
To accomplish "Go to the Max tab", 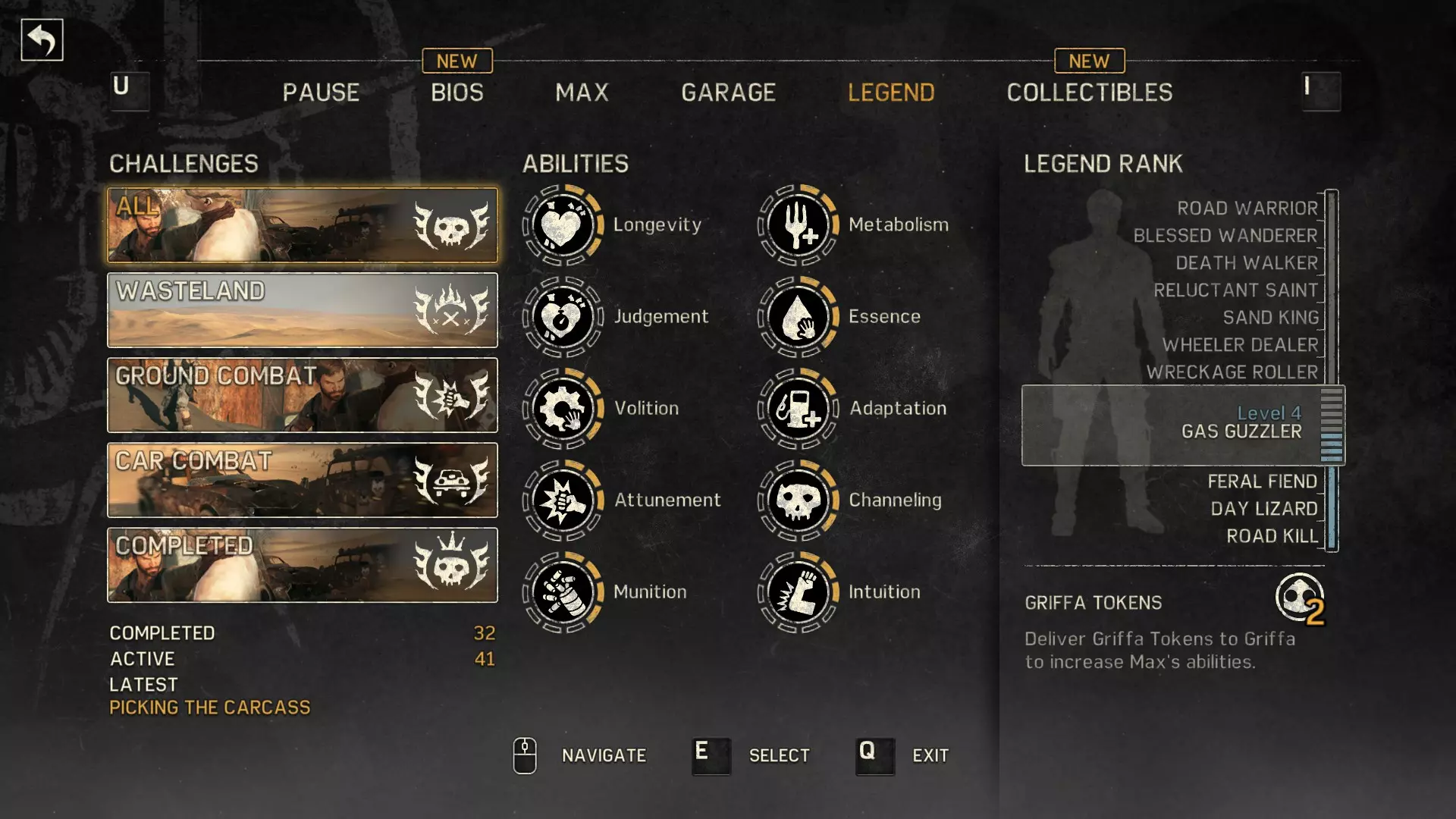I will [582, 93].
